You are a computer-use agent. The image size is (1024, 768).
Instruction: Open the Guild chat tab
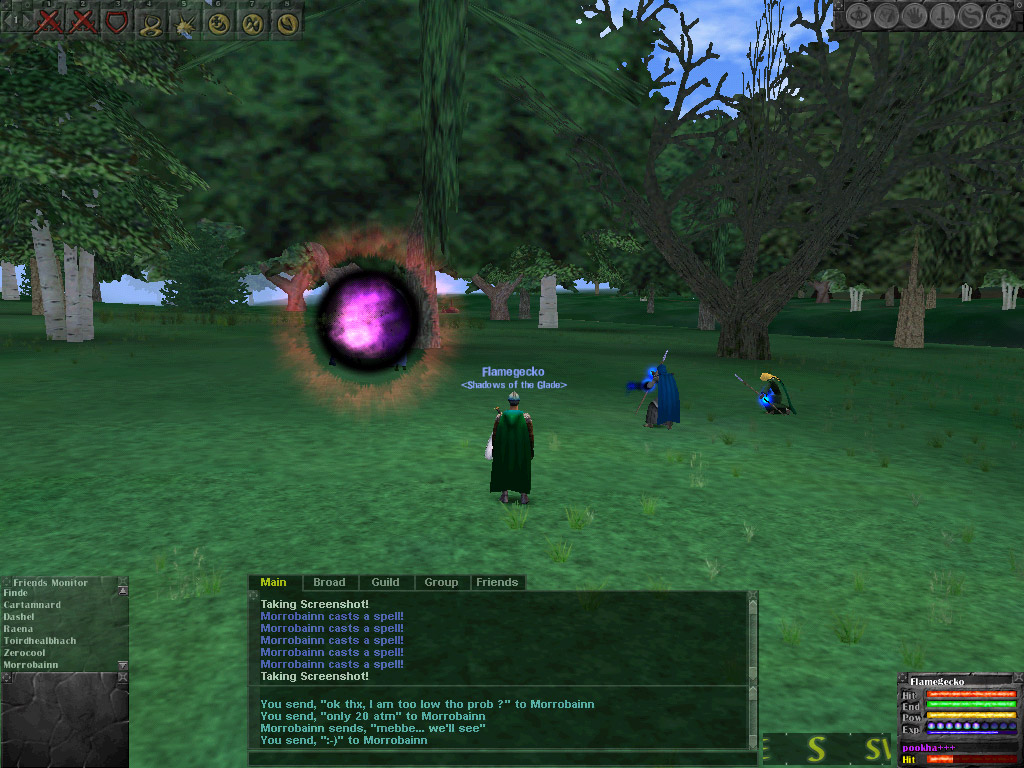pyautogui.click(x=385, y=582)
